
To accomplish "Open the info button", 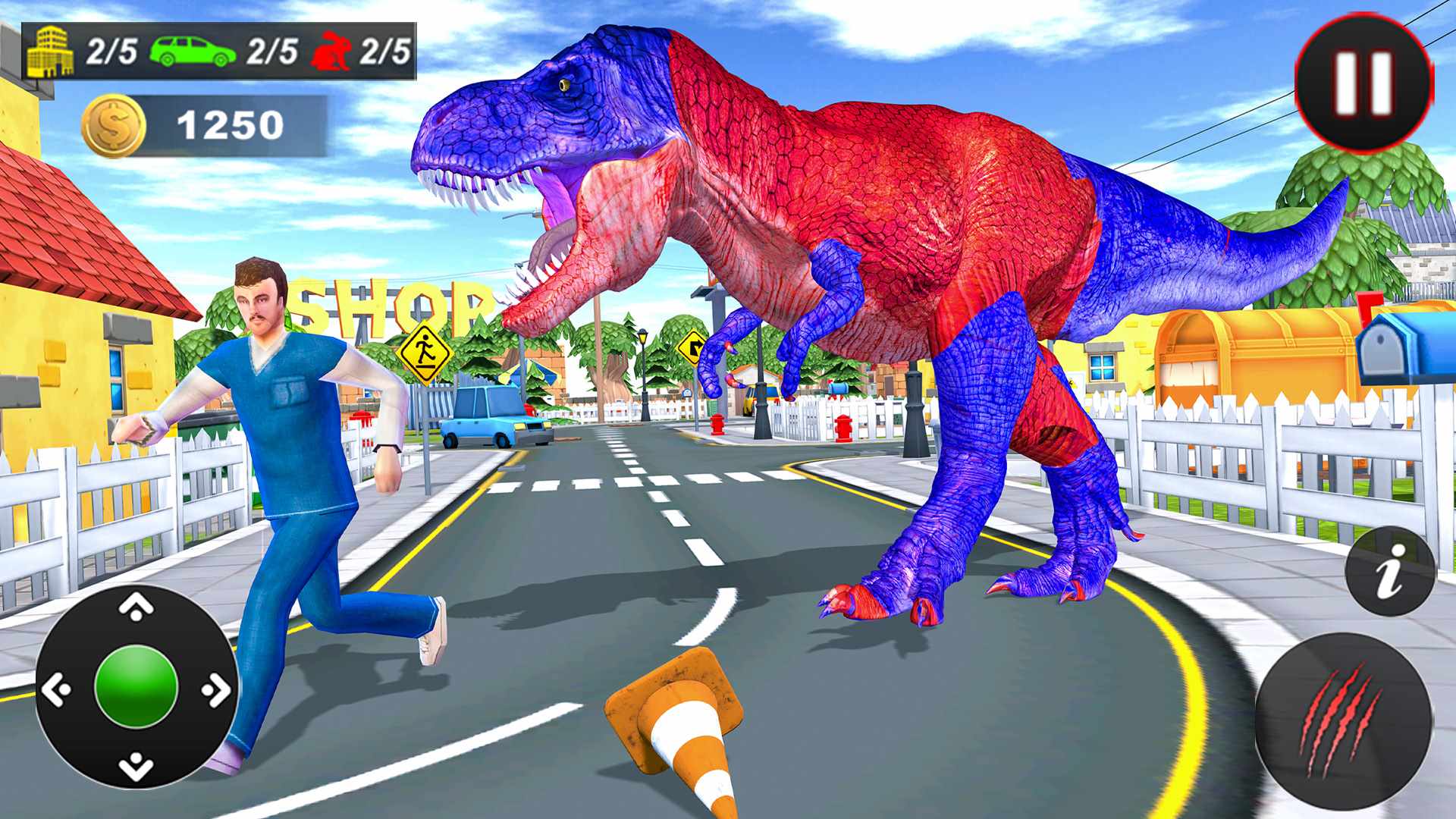I will click(x=1390, y=570).
